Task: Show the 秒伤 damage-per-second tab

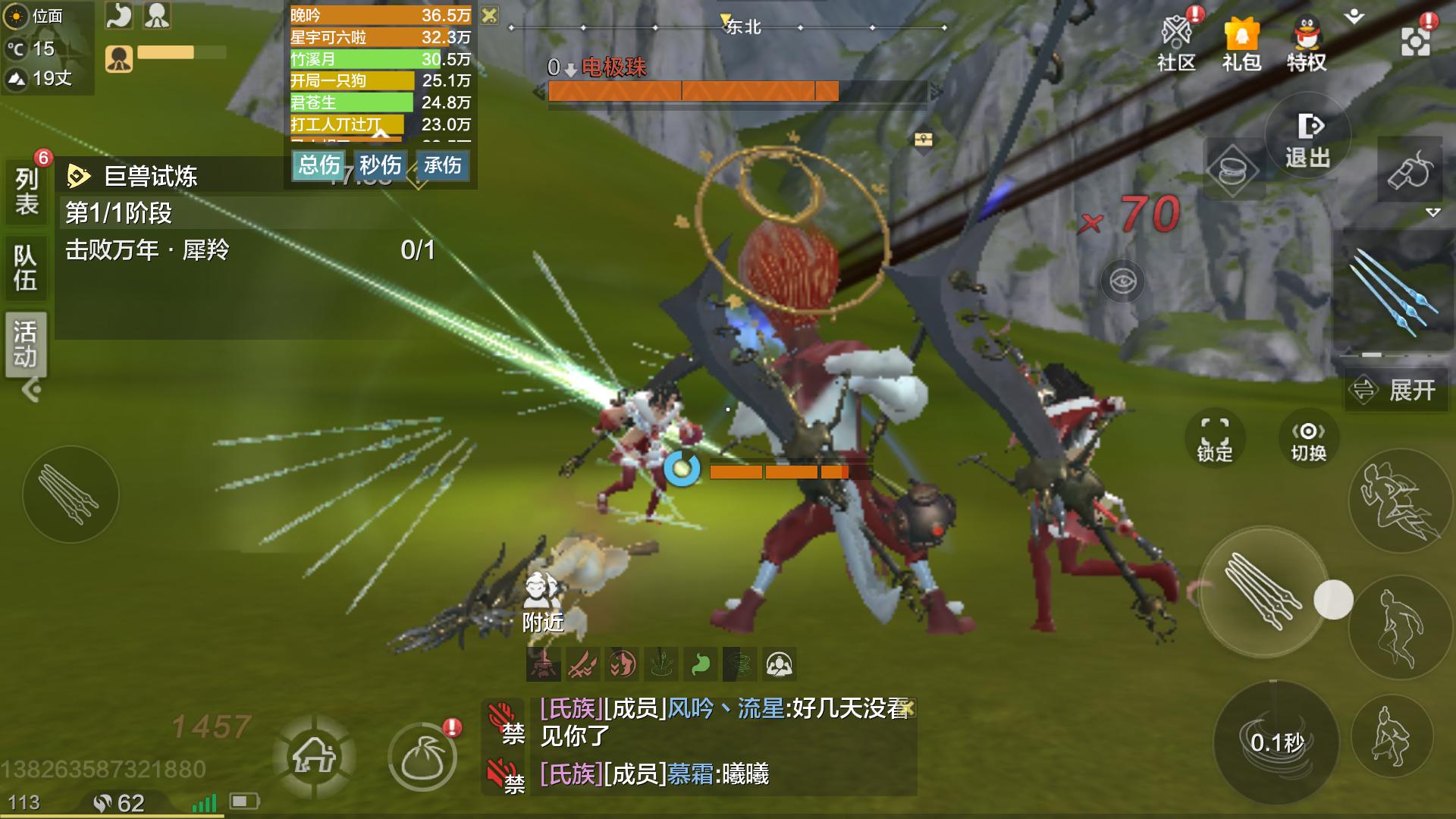Action: (380, 165)
